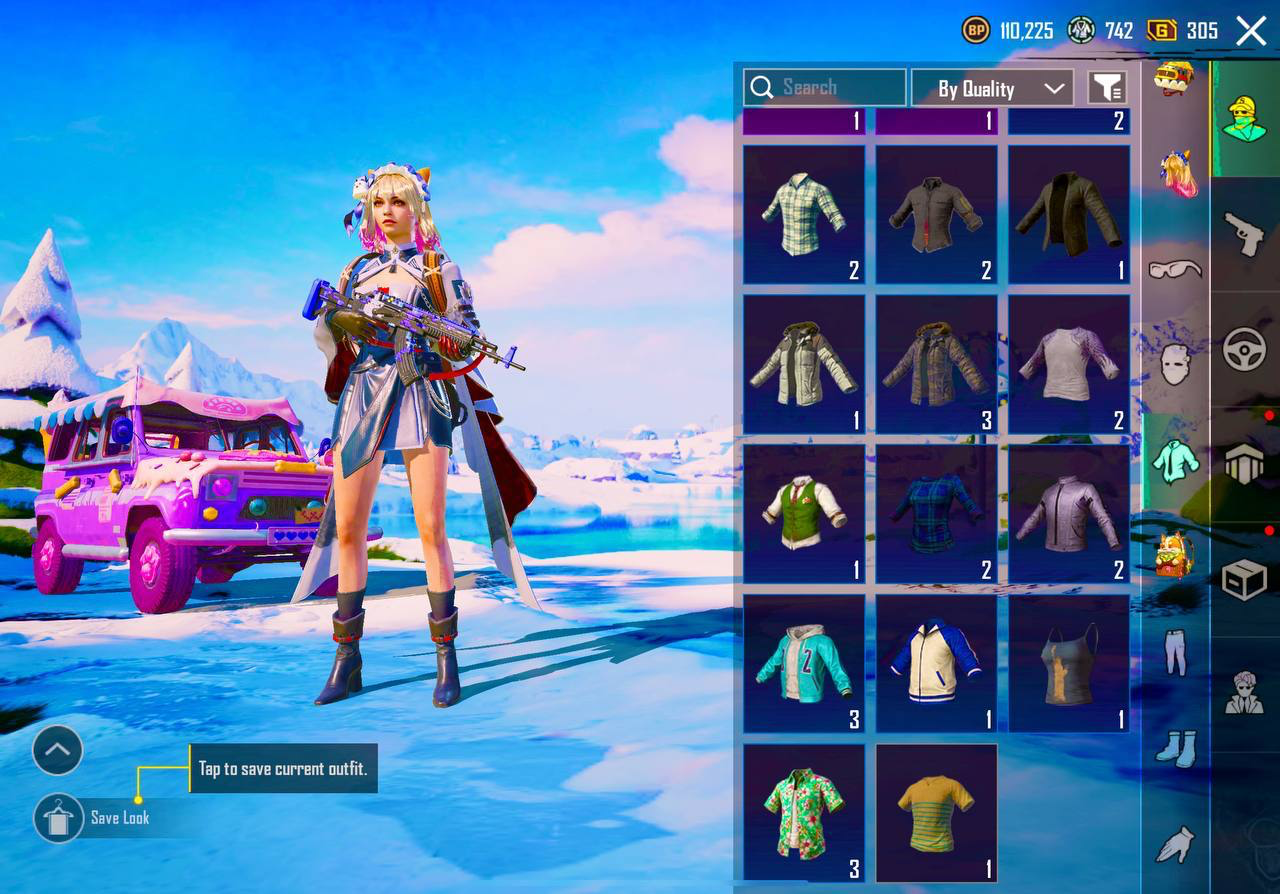Select the blue and cream varsity jacket

[x=936, y=664]
